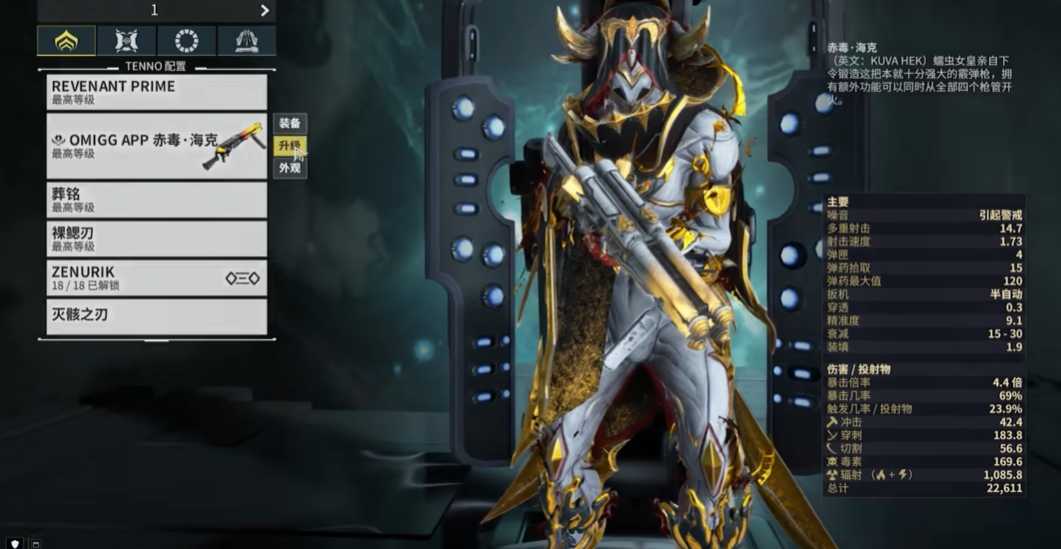Go to next loadout with right arrow
Viewport: 1061px width, 549px height.
(x=265, y=10)
